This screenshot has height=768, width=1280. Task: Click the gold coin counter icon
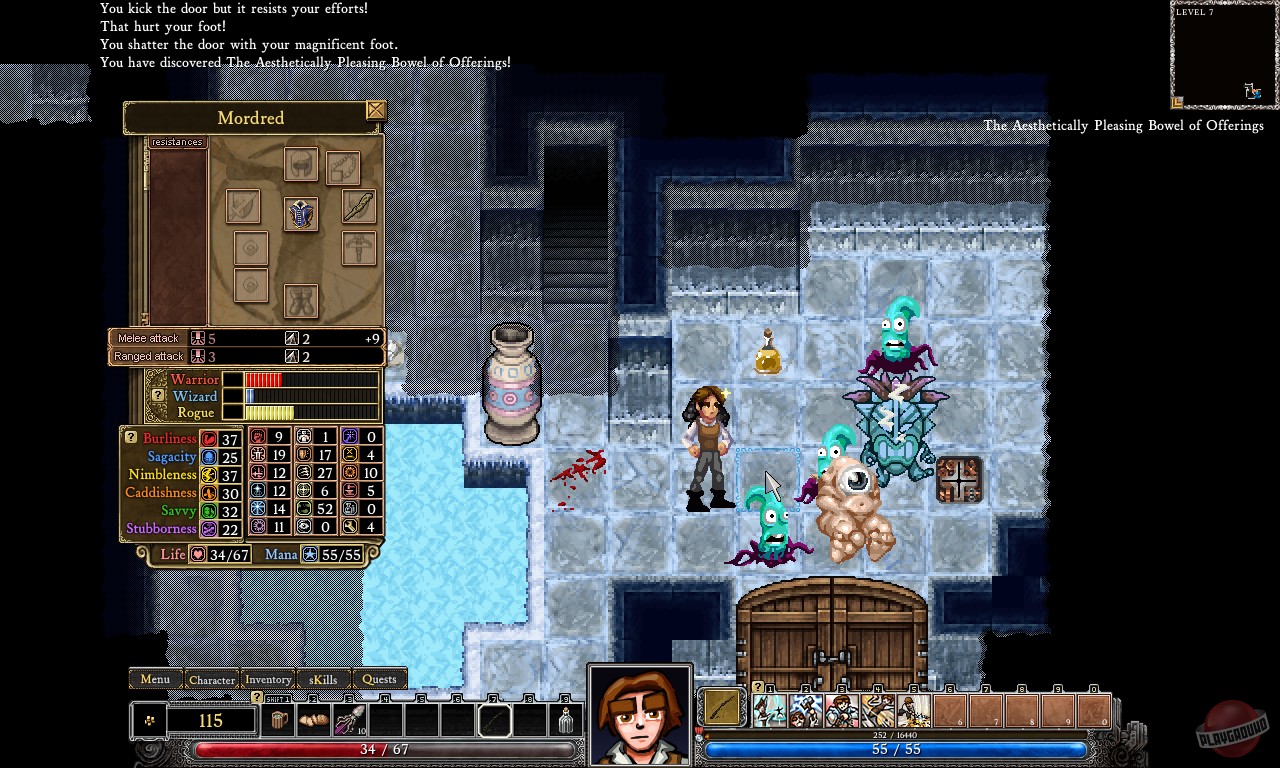click(x=150, y=720)
